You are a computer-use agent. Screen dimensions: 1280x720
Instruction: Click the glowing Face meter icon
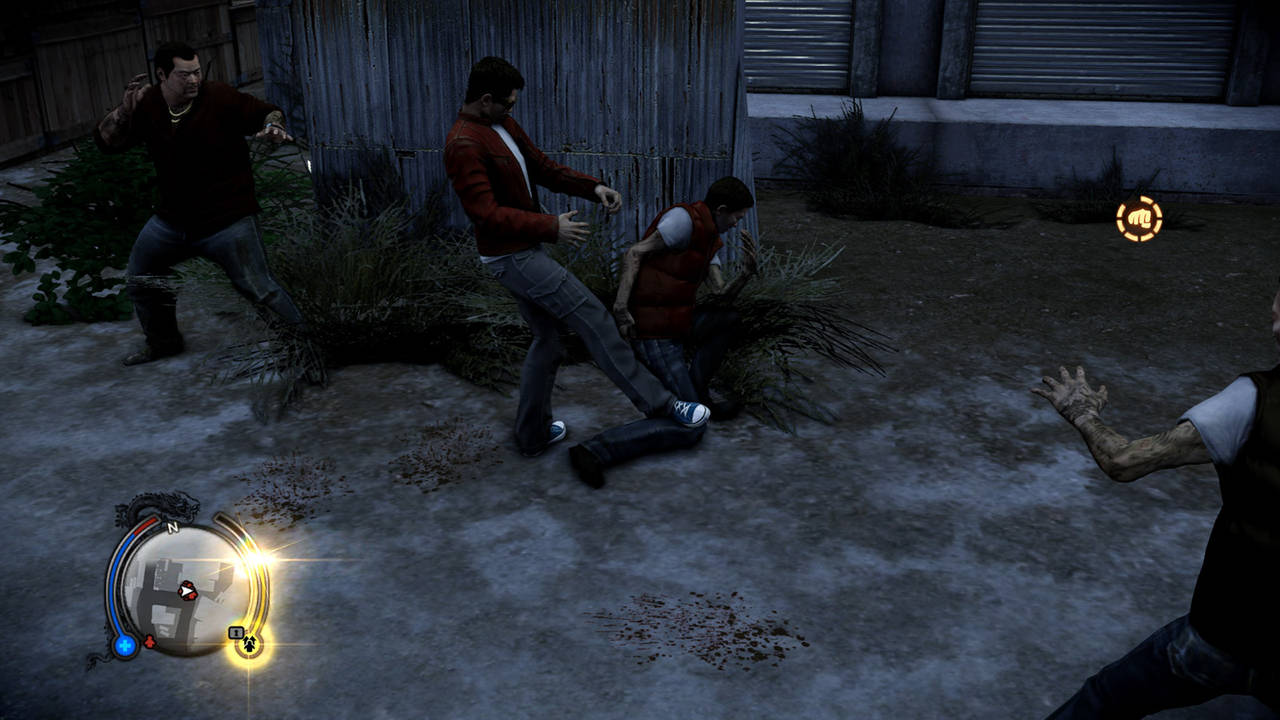[x=249, y=643]
